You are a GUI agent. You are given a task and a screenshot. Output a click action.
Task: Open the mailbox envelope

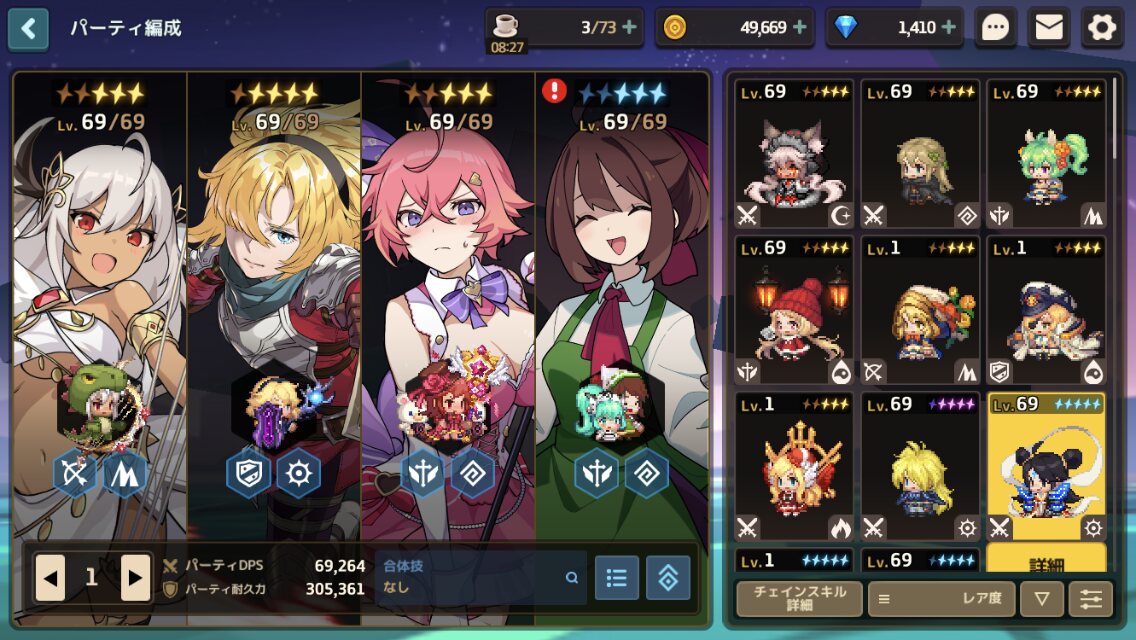click(x=1048, y=28)
